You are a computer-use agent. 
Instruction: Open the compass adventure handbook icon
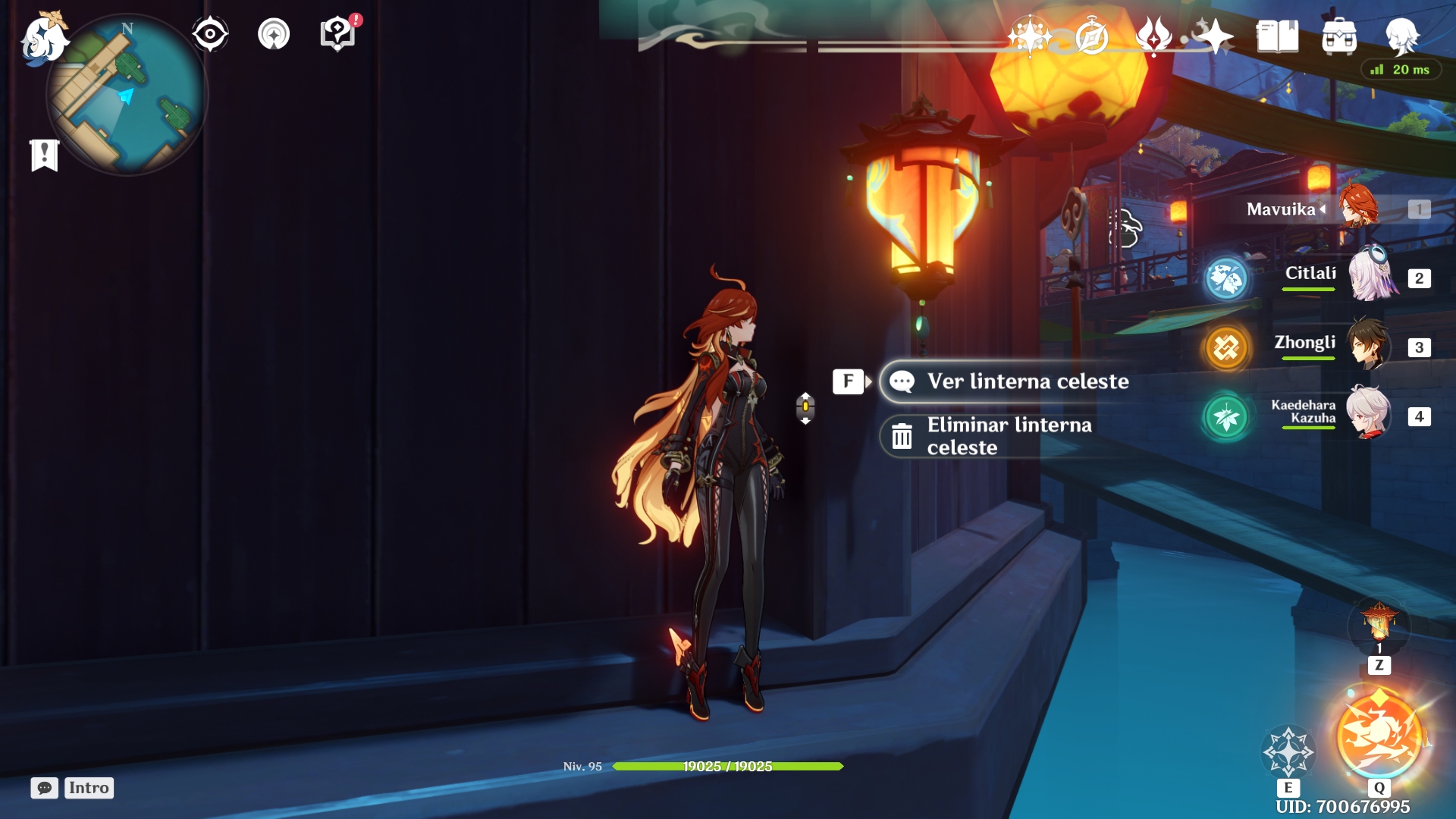point(1091,36)
